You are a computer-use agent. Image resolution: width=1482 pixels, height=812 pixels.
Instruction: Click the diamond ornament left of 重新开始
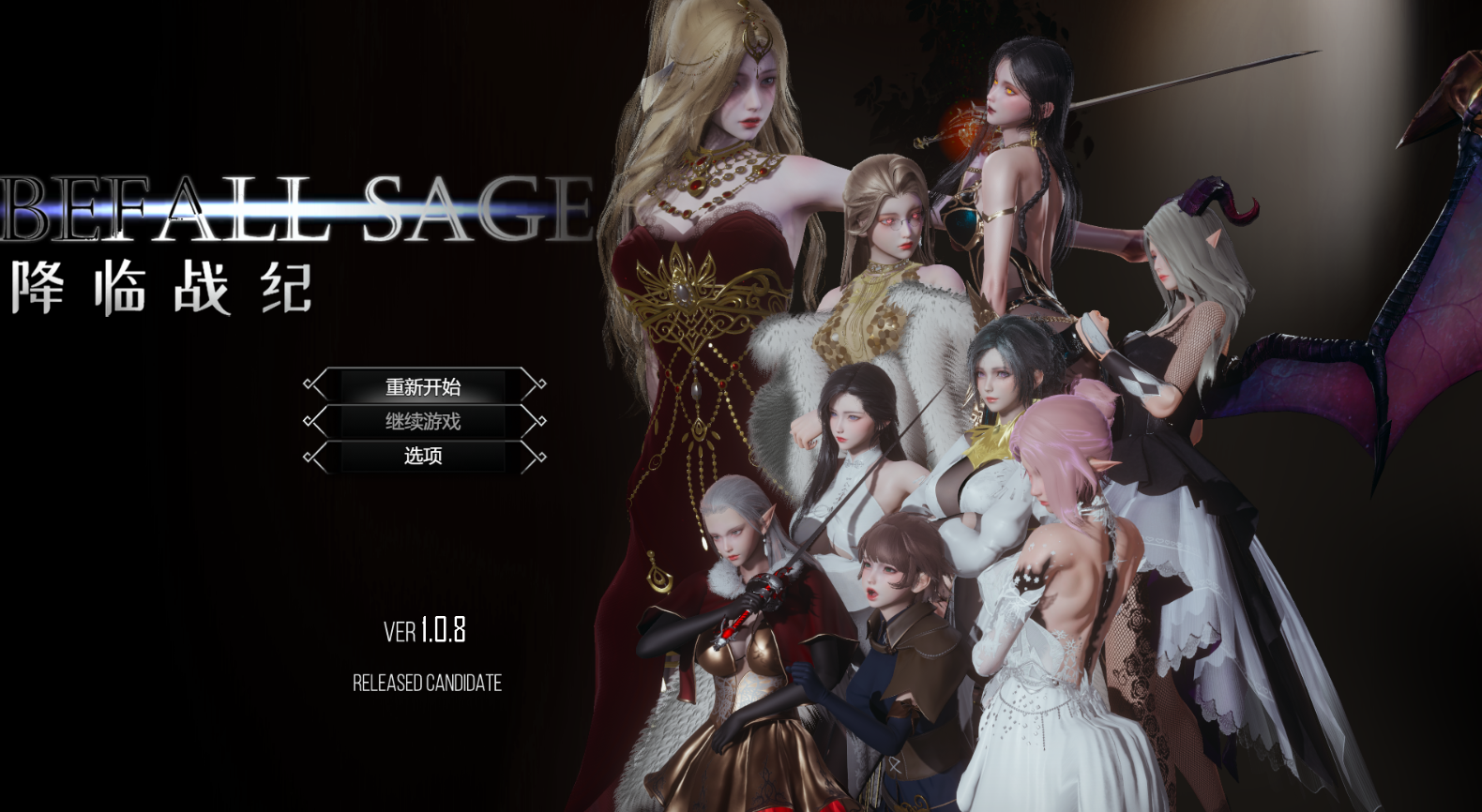(310, 384)
